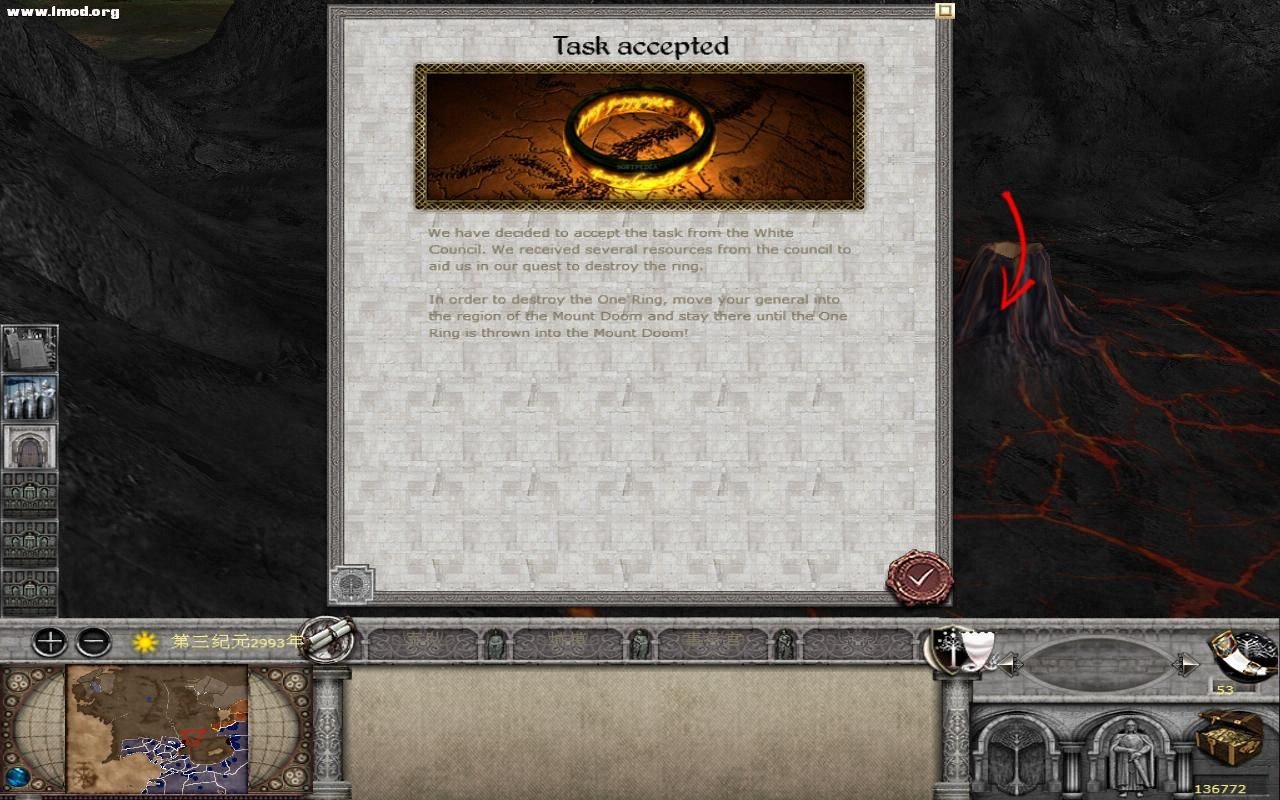This screenshot has width=1280, height=800.
Task: Click the One Ring banner image
Action: (639, 134)
